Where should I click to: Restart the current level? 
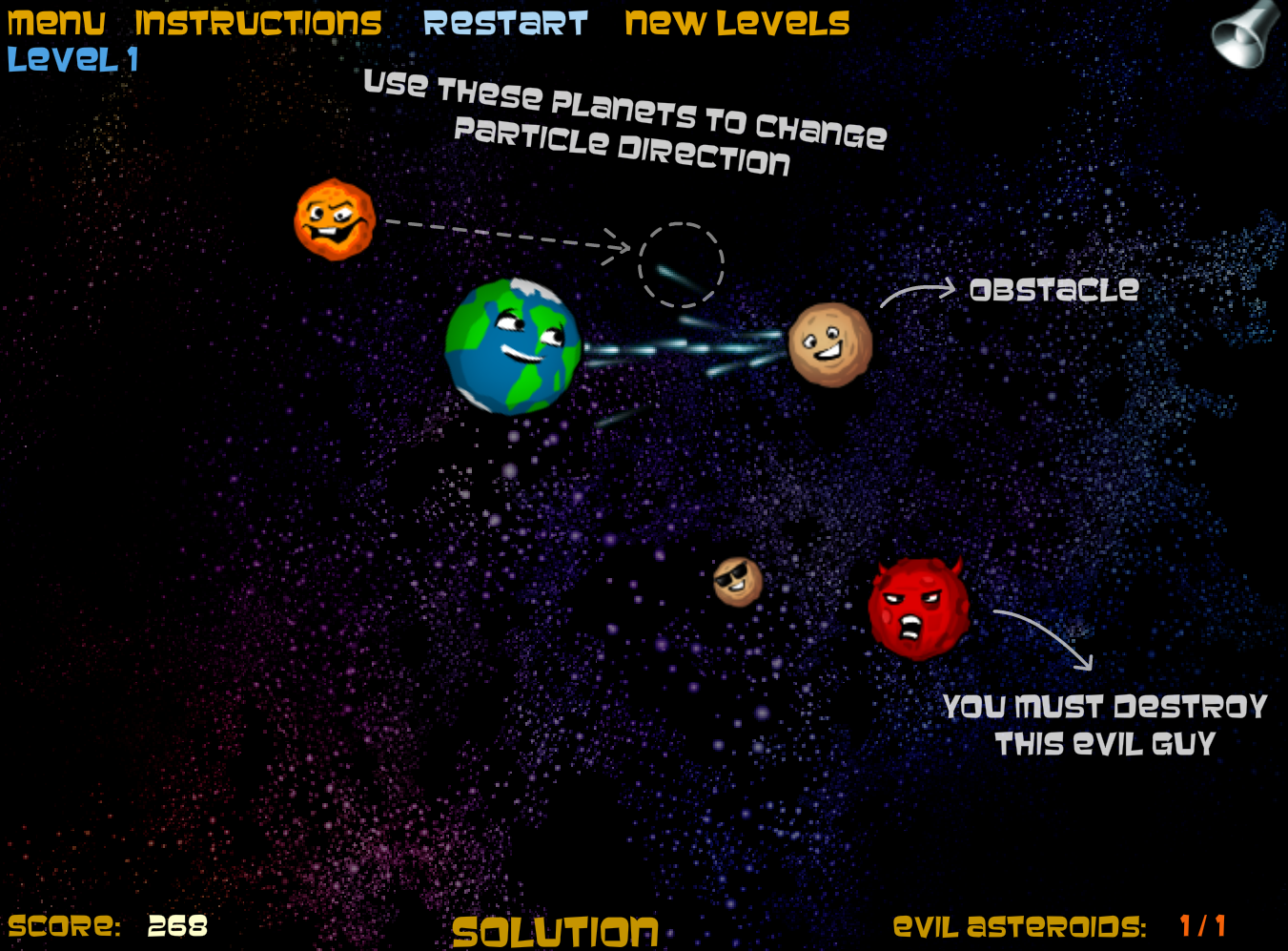click(505, 21)
